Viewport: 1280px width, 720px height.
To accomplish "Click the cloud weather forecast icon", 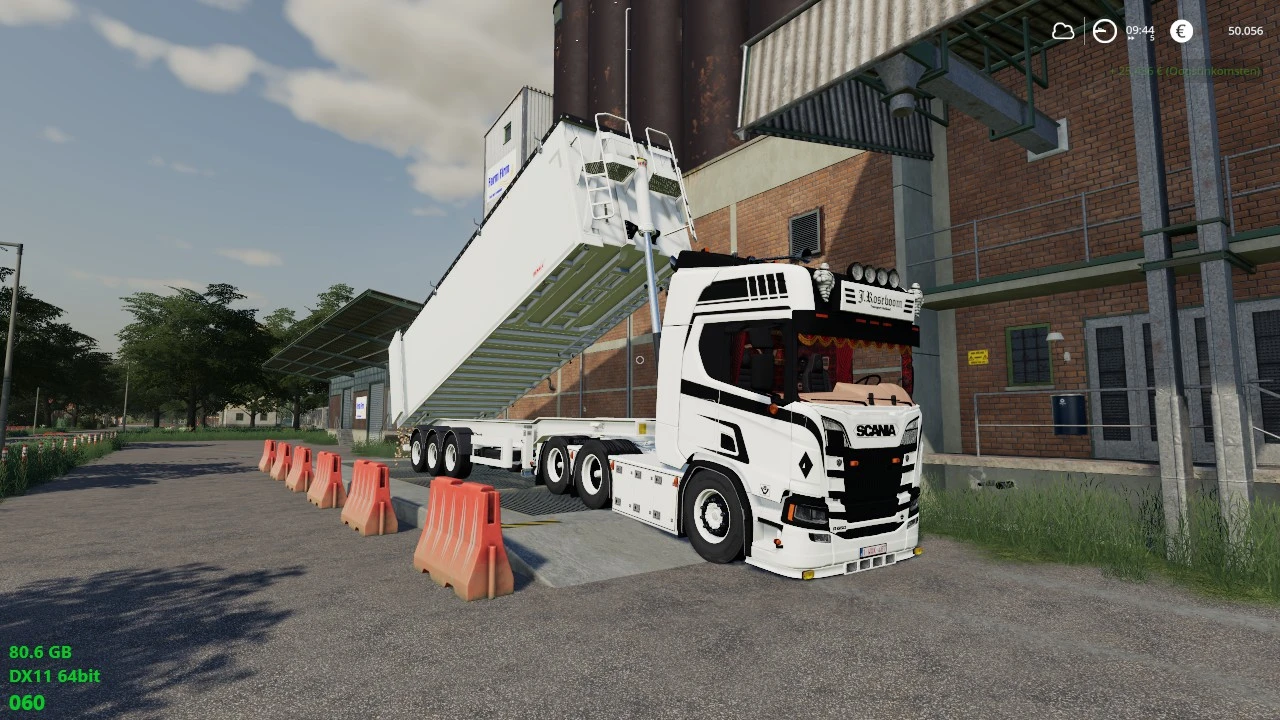I will click(x=1063, y=31).
